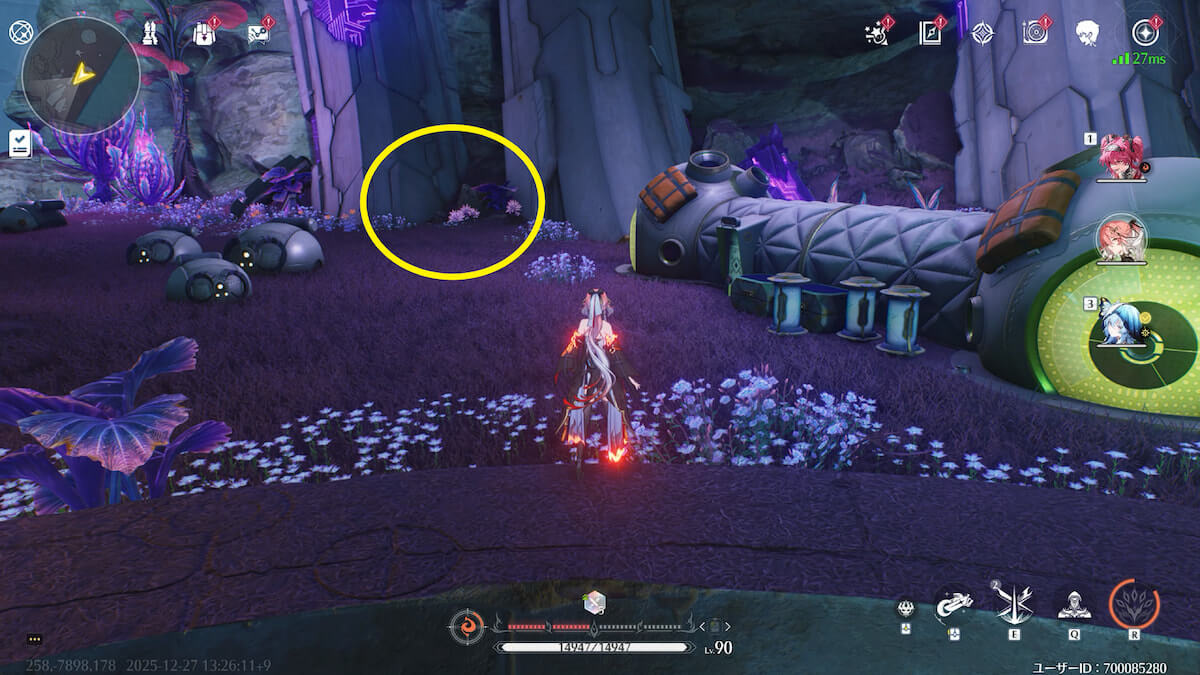1200x675 pixels.
Task: Use the E resonance skill icon
Action: click(1012, 604)
